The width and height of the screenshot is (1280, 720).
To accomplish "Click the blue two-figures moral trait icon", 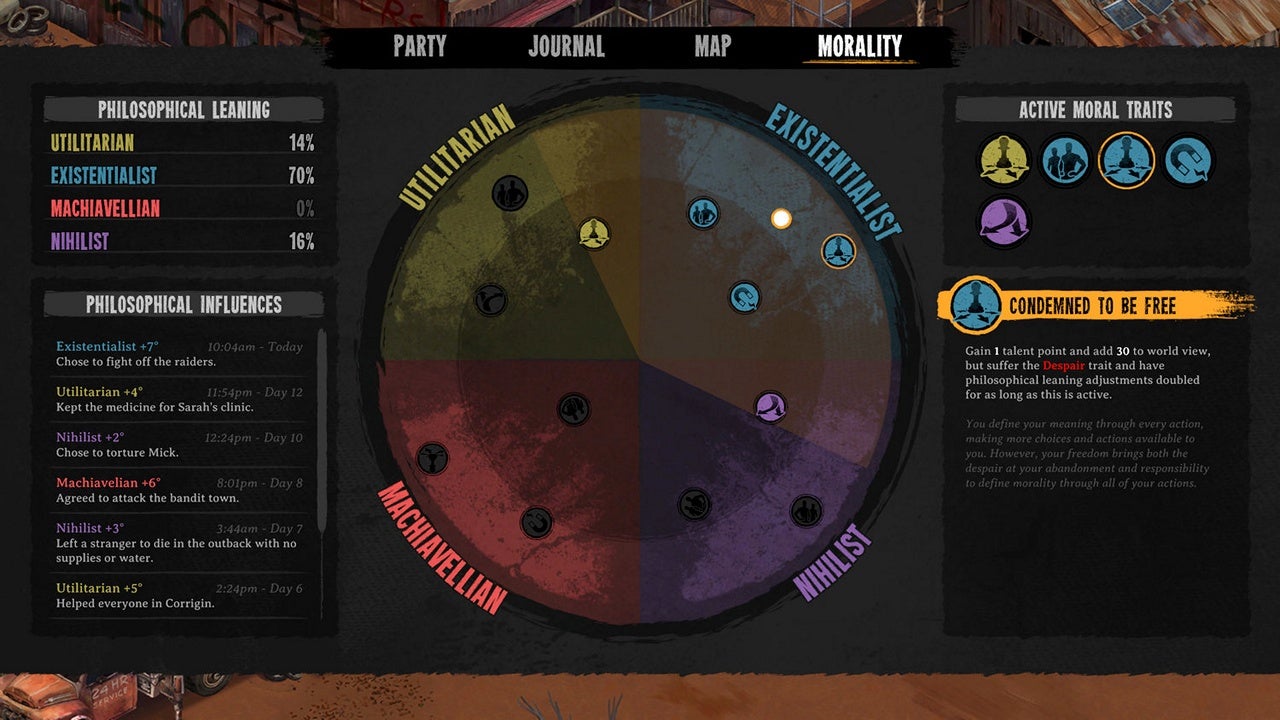I will click(x=1064, y=160).
